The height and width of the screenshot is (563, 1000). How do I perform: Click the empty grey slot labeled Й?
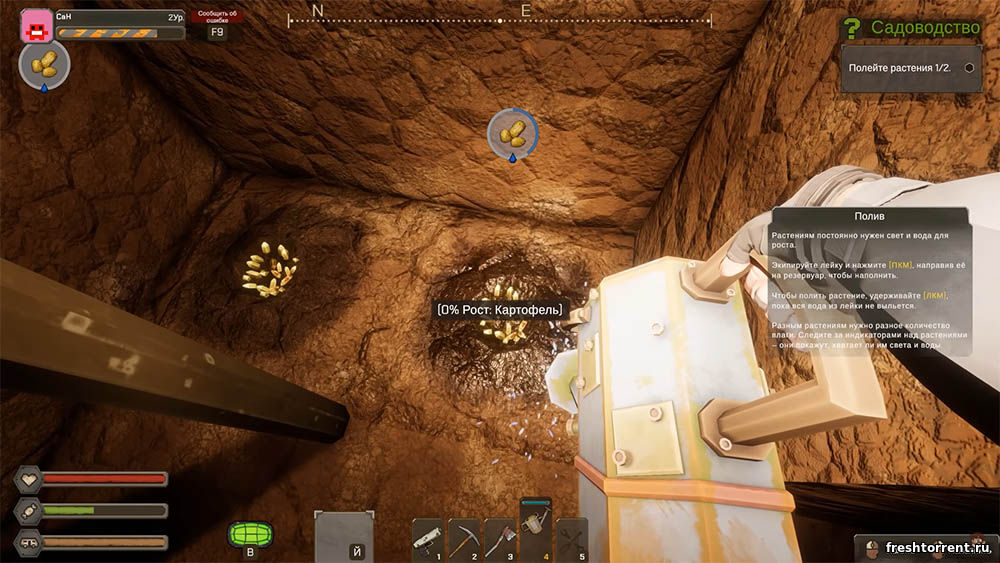(344, 538)
